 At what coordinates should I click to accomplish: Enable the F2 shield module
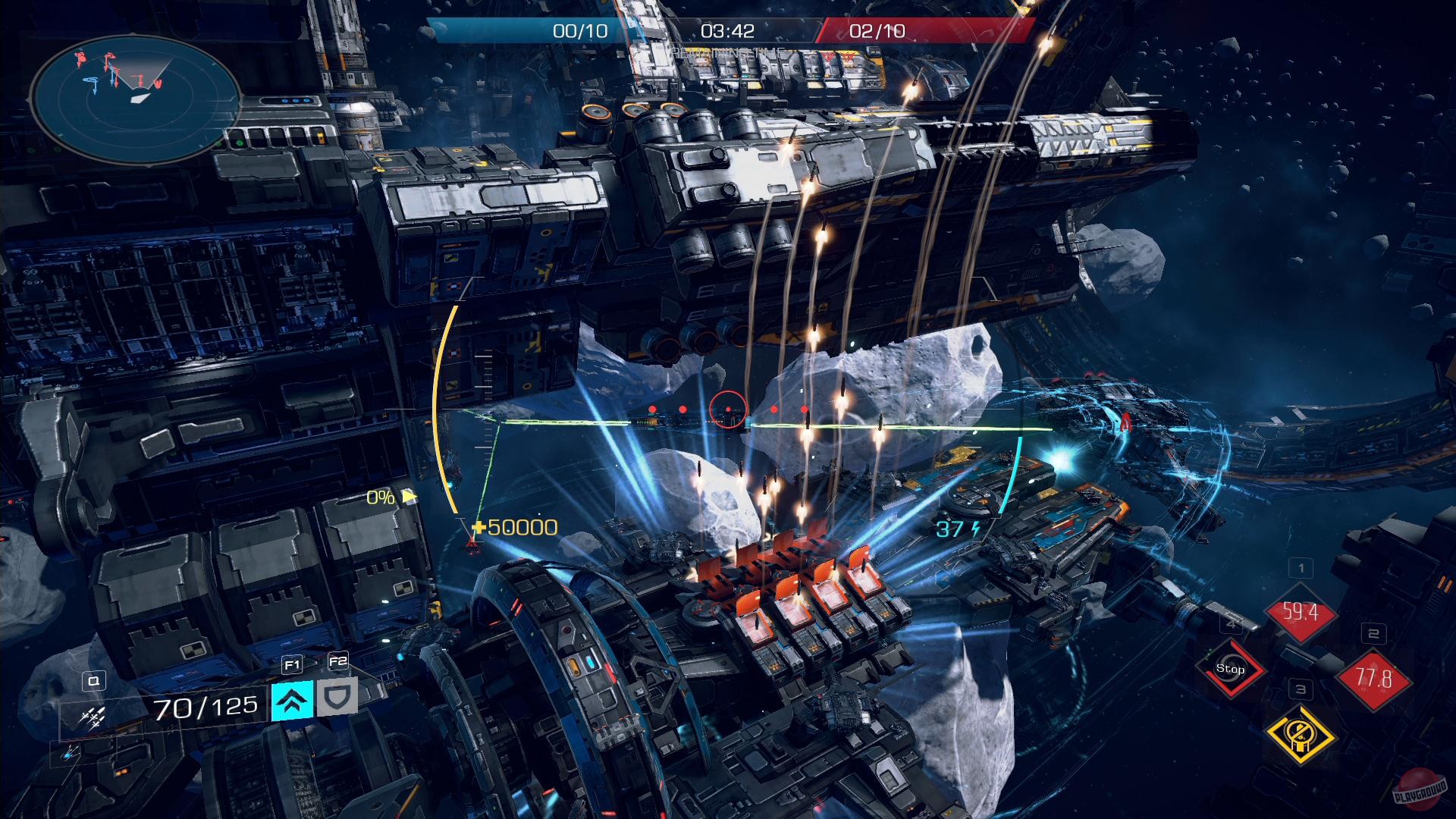[337, 698]
